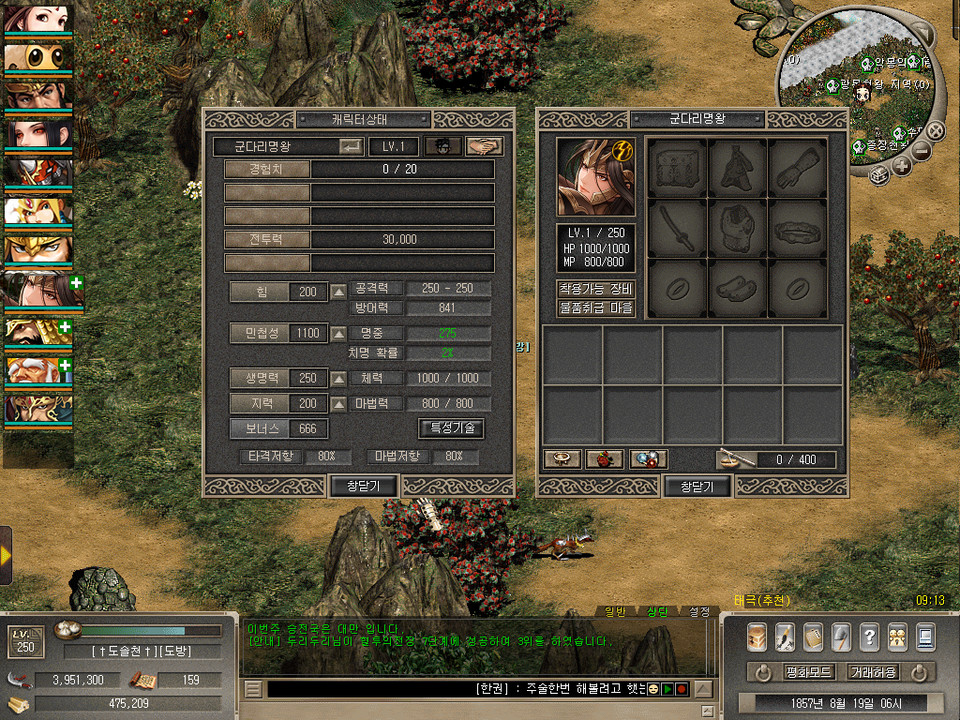The height and width of the screenshot is (720, 960).
Task: Toggle 거래허용 trade permission
Action: pos(872,672)
